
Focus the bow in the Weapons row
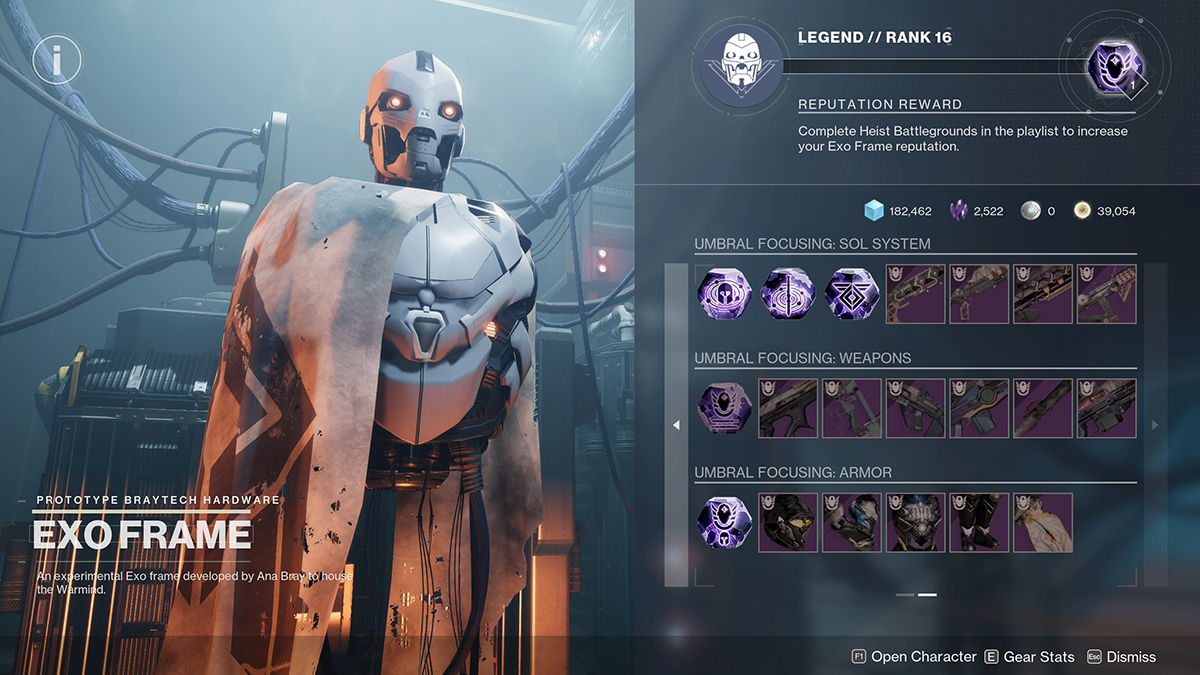pos(852,408)
